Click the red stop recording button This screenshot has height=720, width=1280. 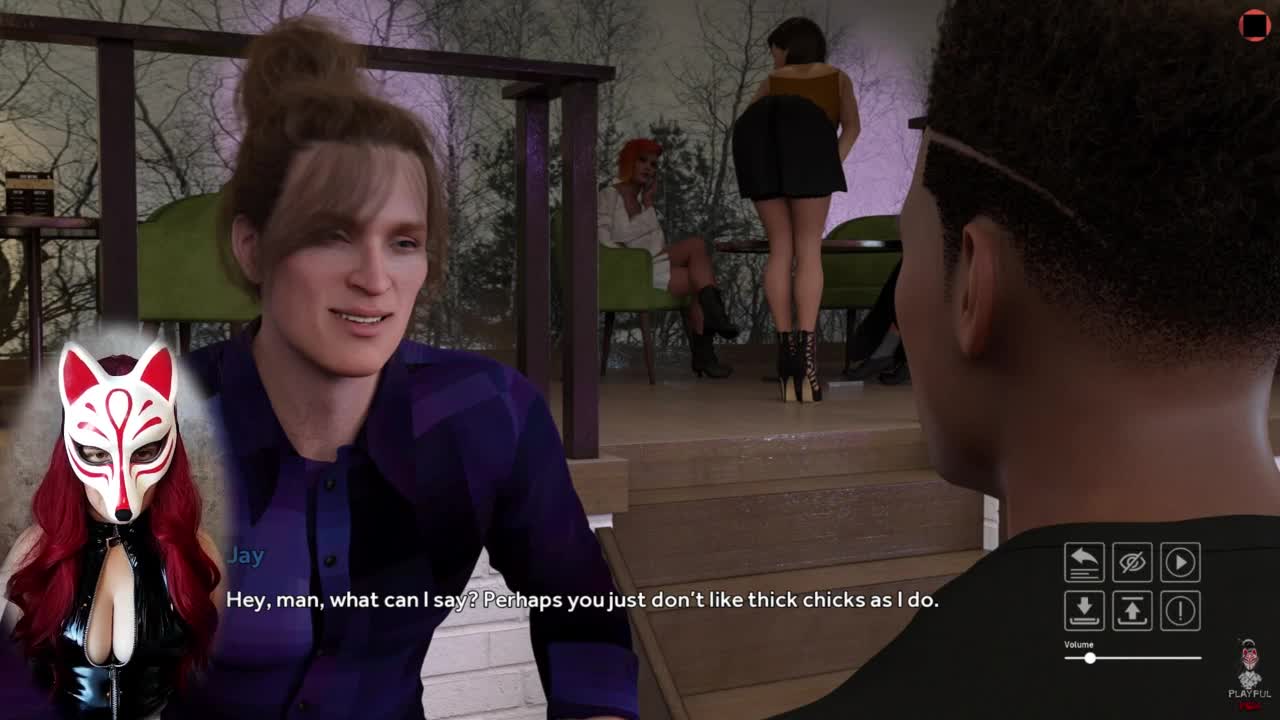1254,25
